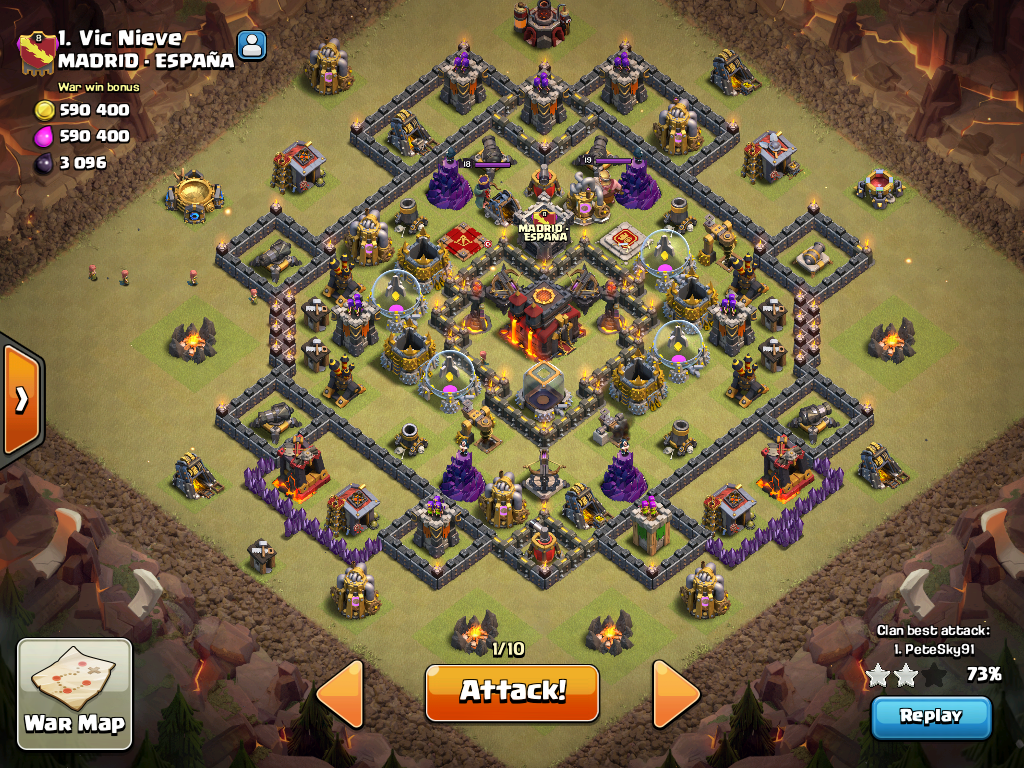This screenshot has width=1024, height=768.
Task: Start the war attack with Attack! button
Action: click(x=512, y=692)
